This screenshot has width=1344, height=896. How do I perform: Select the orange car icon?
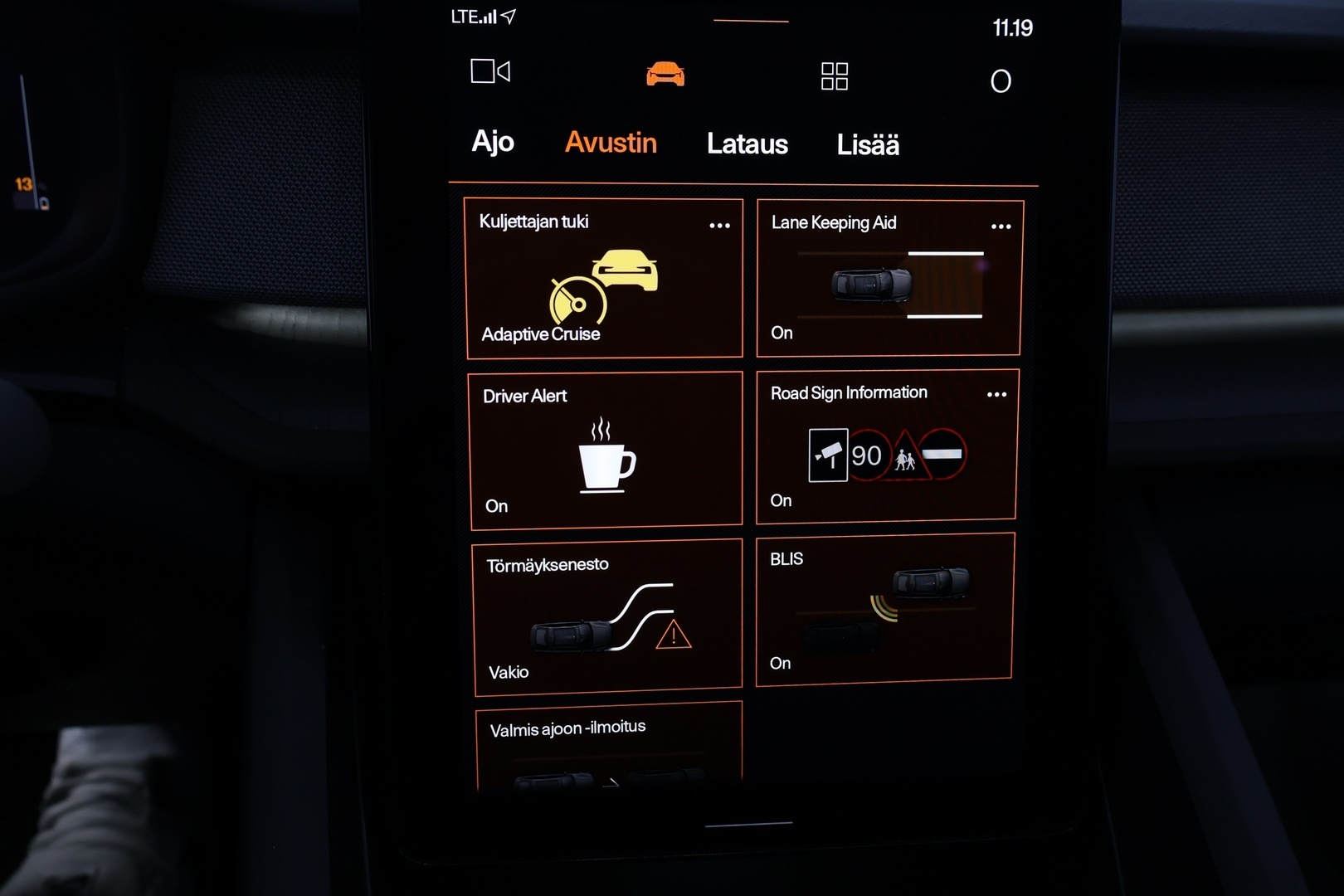point(665,74)
